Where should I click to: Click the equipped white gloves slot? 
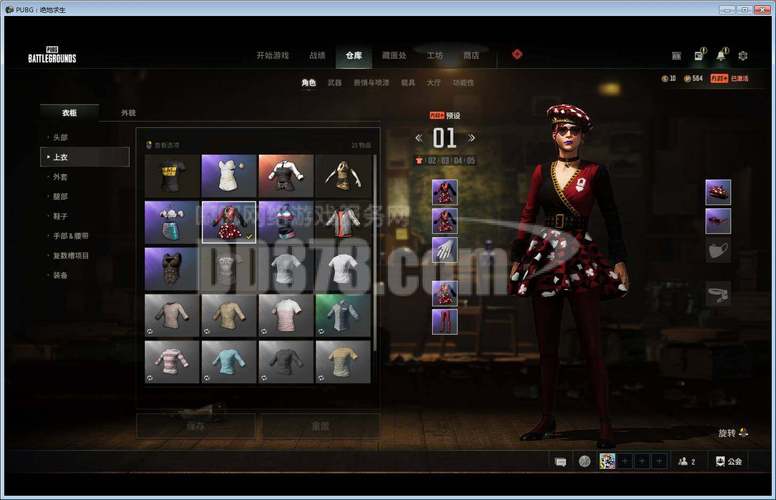(x=445, y=250)
